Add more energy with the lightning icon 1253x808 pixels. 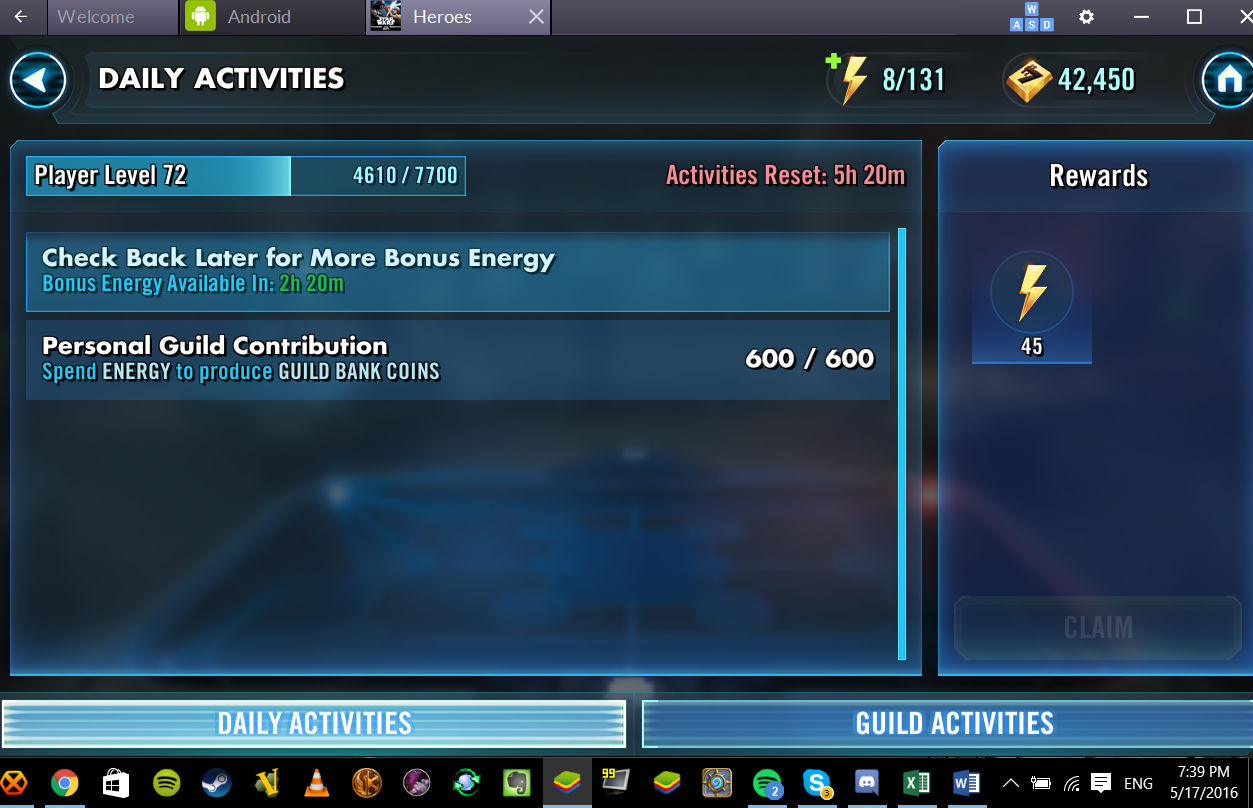849,79
